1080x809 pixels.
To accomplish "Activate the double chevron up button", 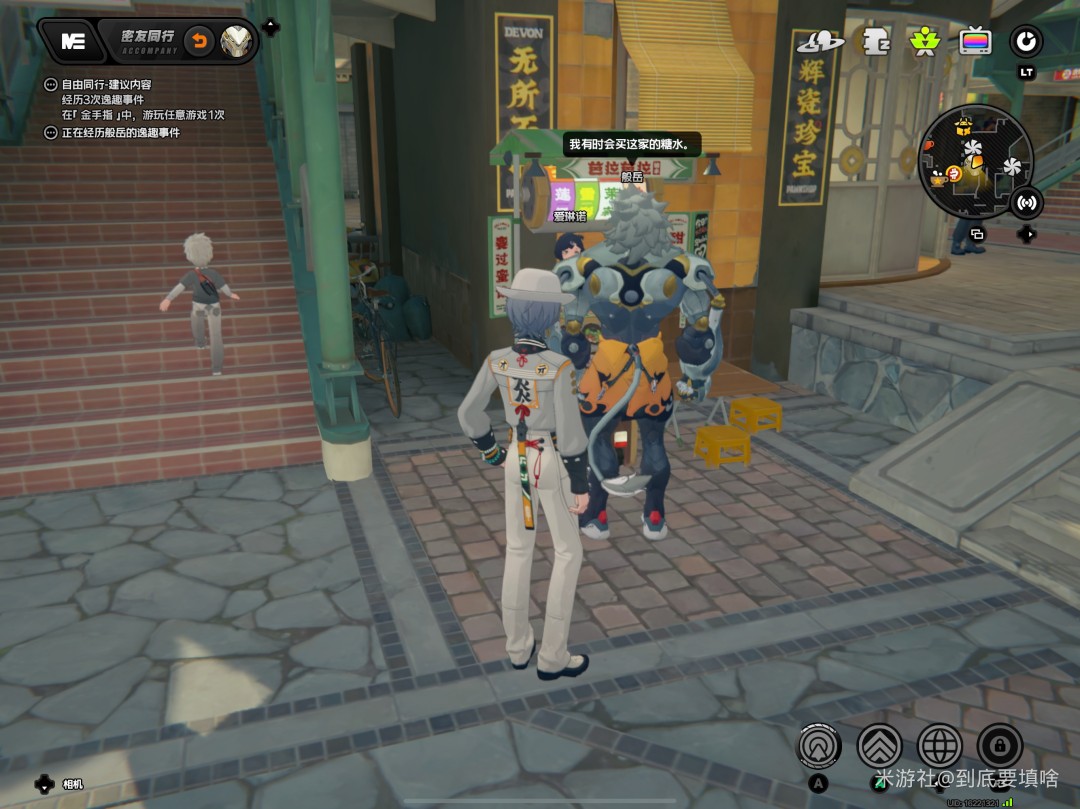I will [x=879, y=746].
